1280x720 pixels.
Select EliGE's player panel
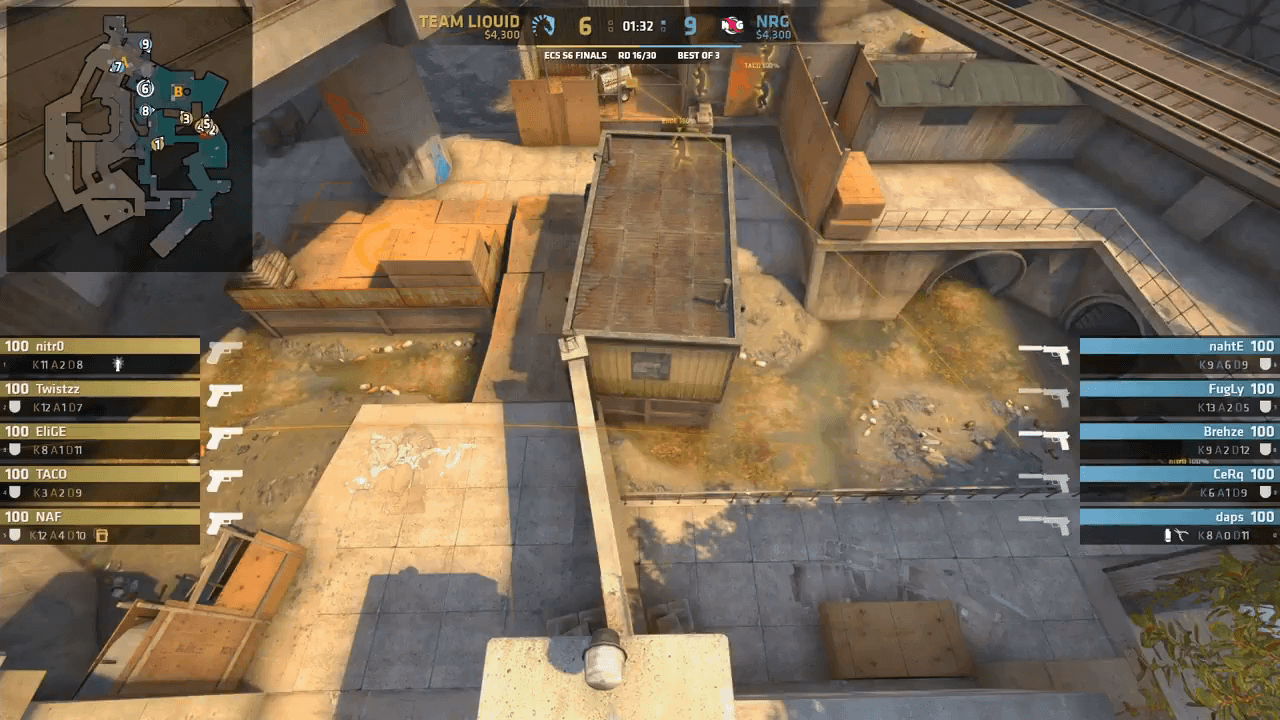[100, 441]
